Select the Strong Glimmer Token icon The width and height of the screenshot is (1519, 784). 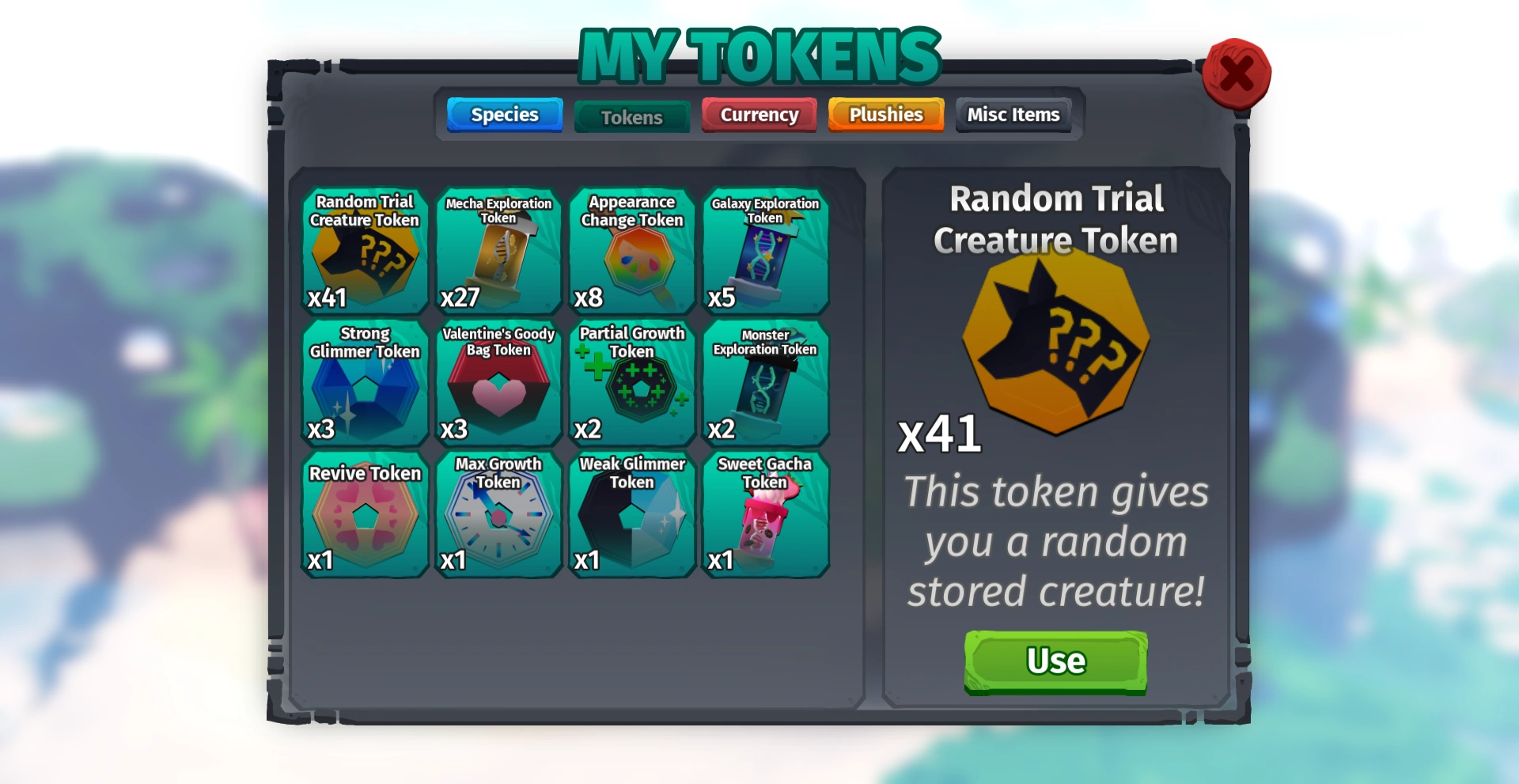[364, 382]
